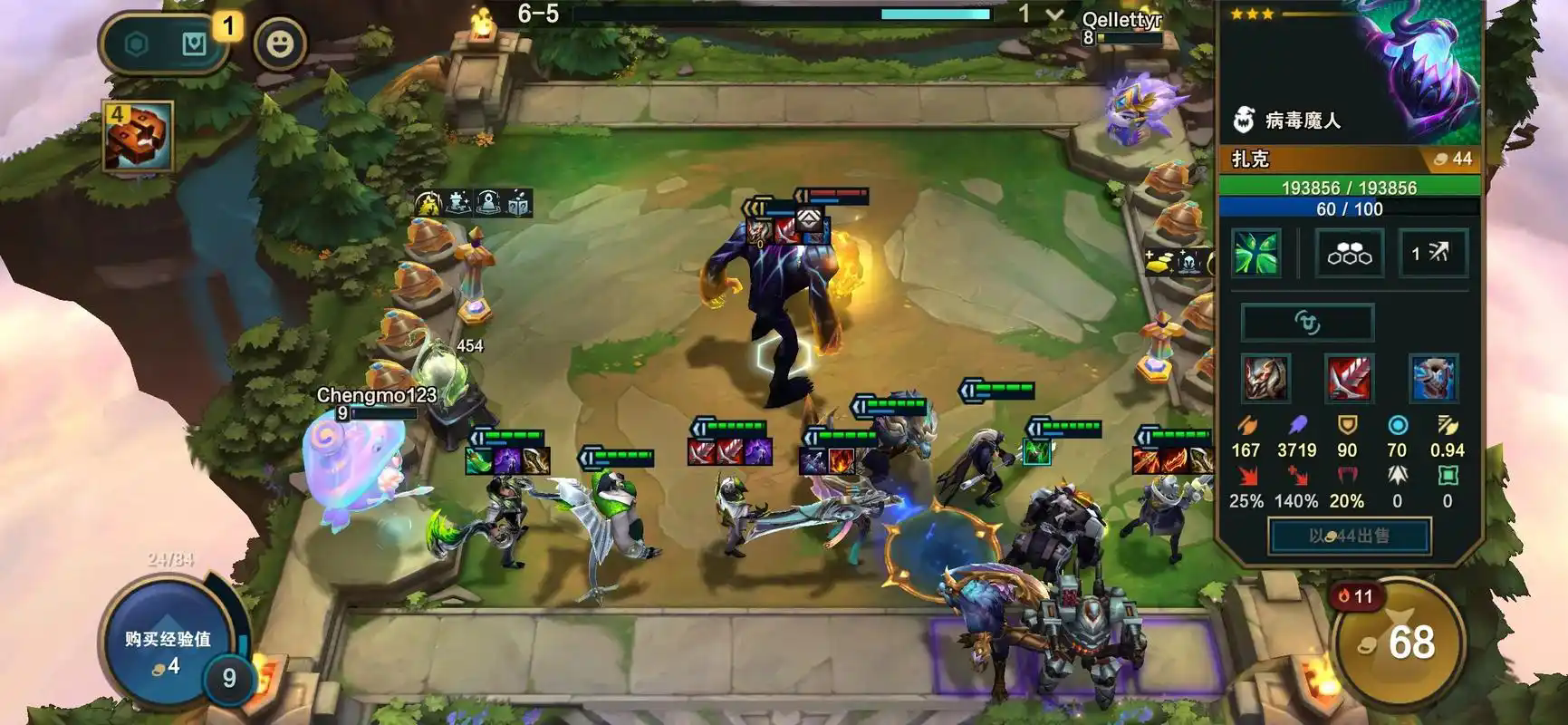Image resolution: width=1568 pixels, height=725 pixels.
Task: Click the triple-hexagon board icon
Action: (x=1350, y=254)
